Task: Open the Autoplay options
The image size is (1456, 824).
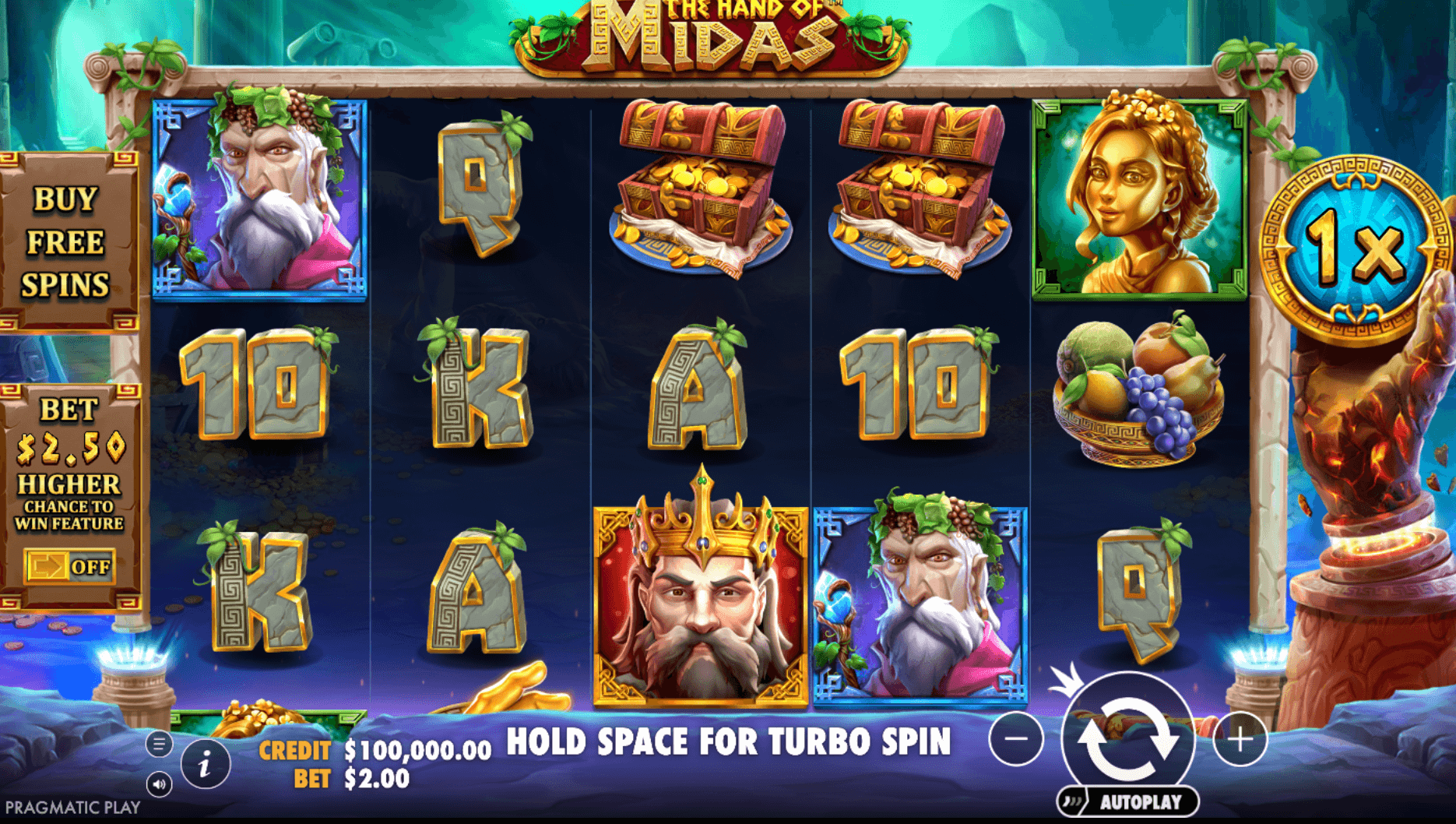Action: point(1129,801)
